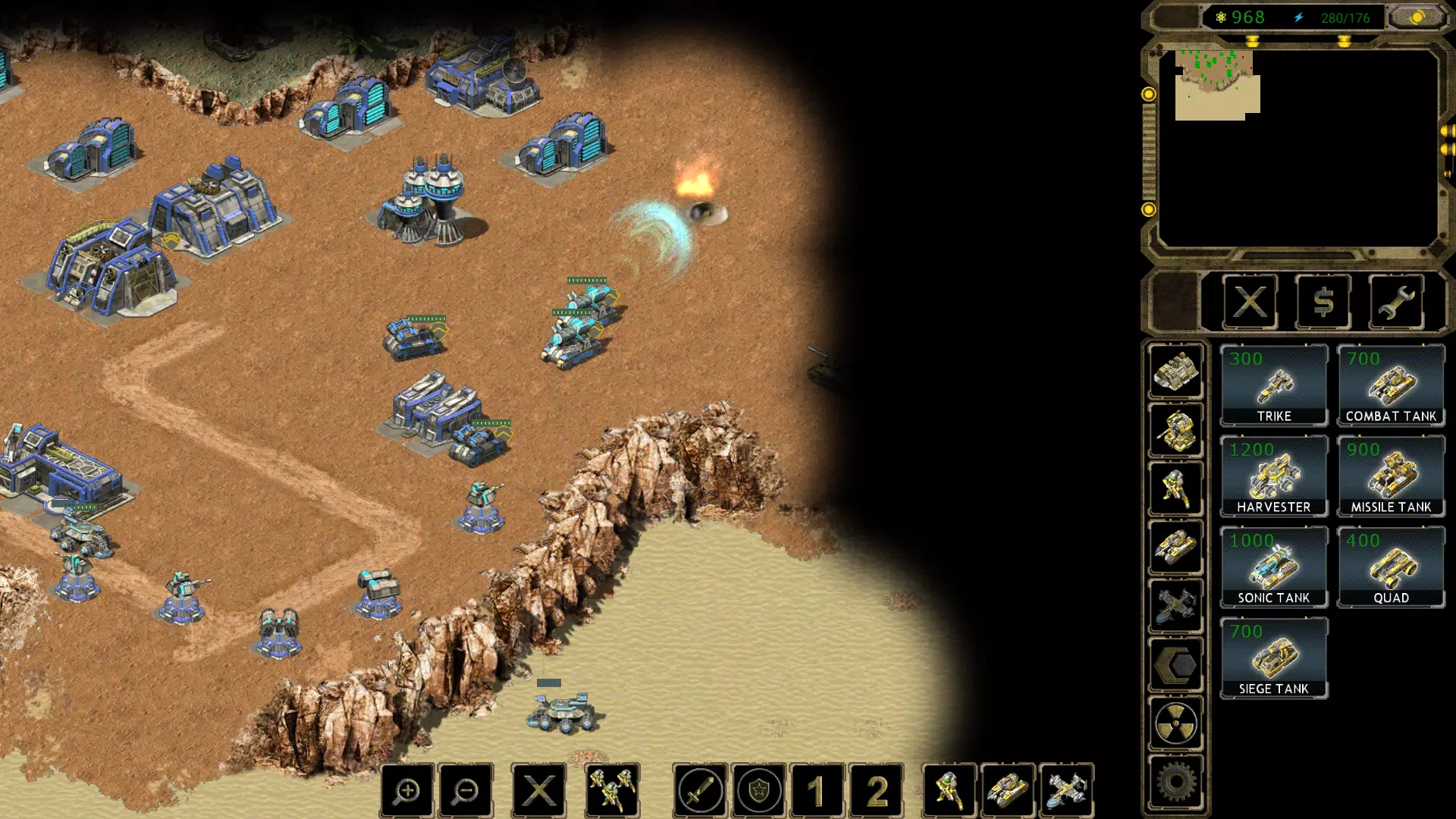
Task: Select the zoom-in magnifier tool
Action: (407, 789)
